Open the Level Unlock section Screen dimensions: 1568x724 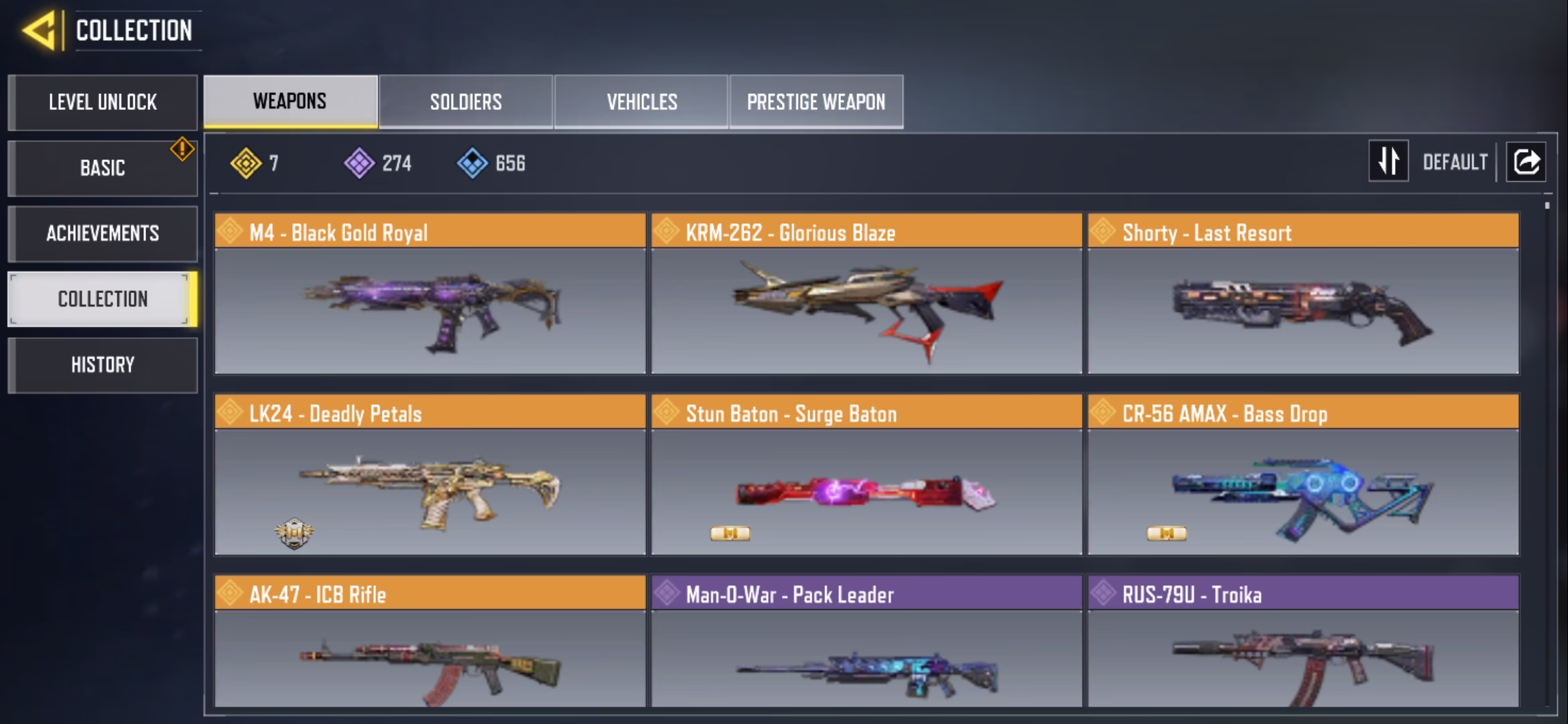103,103
